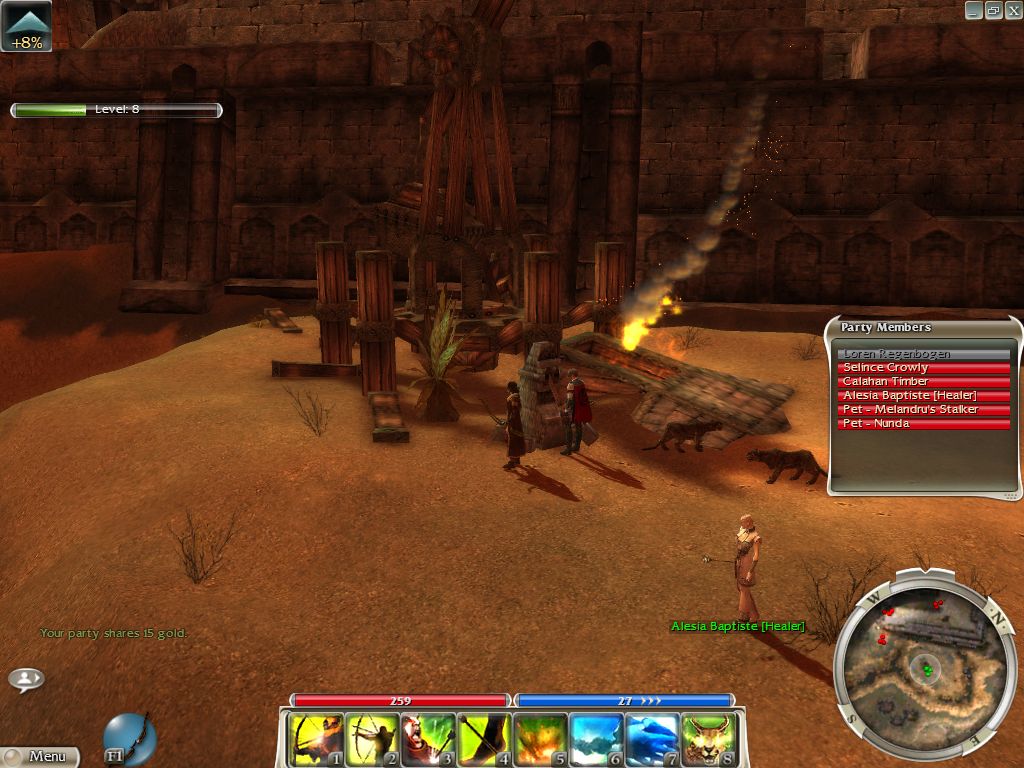Target Selince Crowly in the party list
1024x768 pixels.
coord(923,368)
